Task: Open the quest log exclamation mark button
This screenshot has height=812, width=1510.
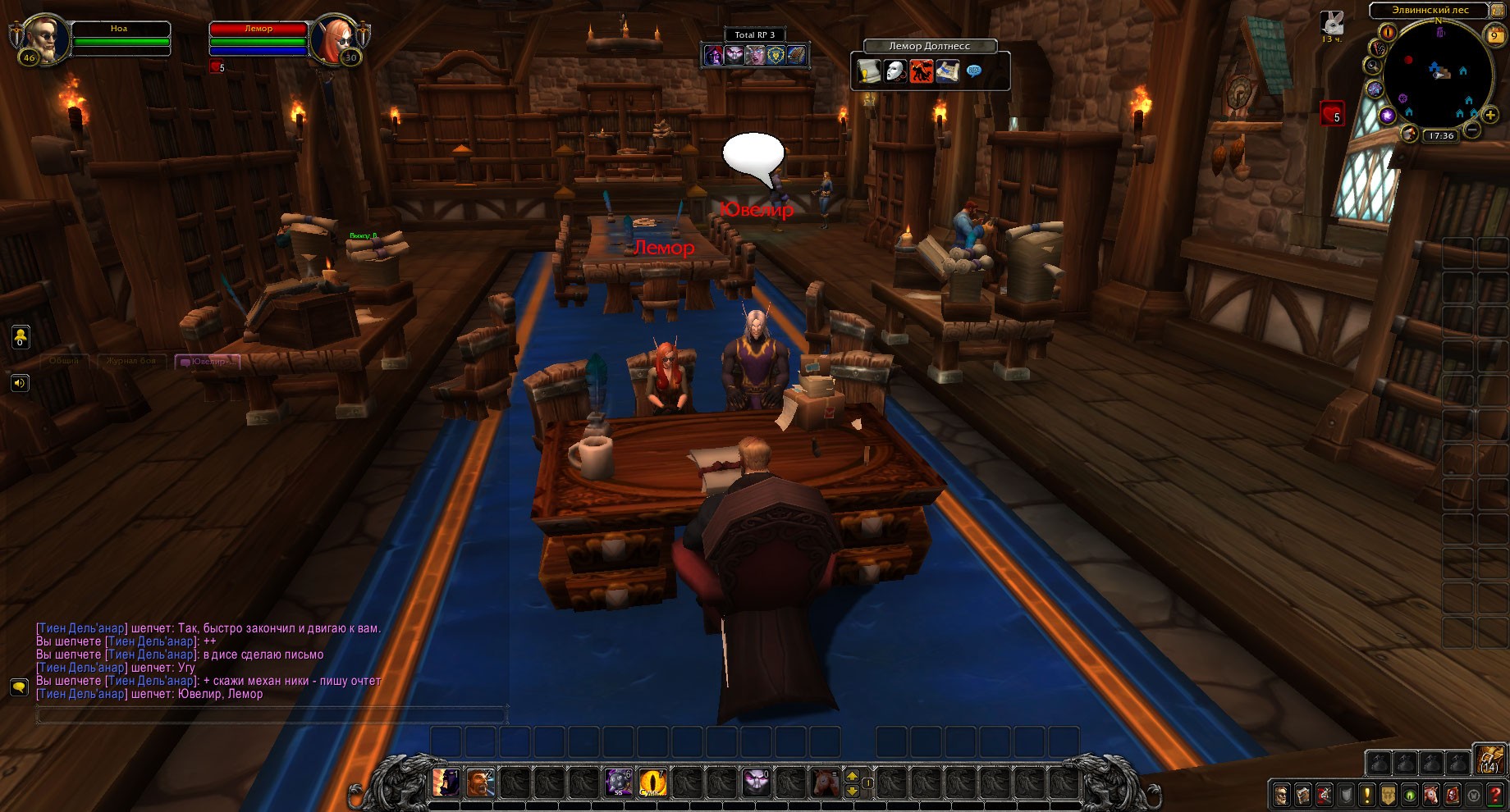Action: pos(1366,794)
